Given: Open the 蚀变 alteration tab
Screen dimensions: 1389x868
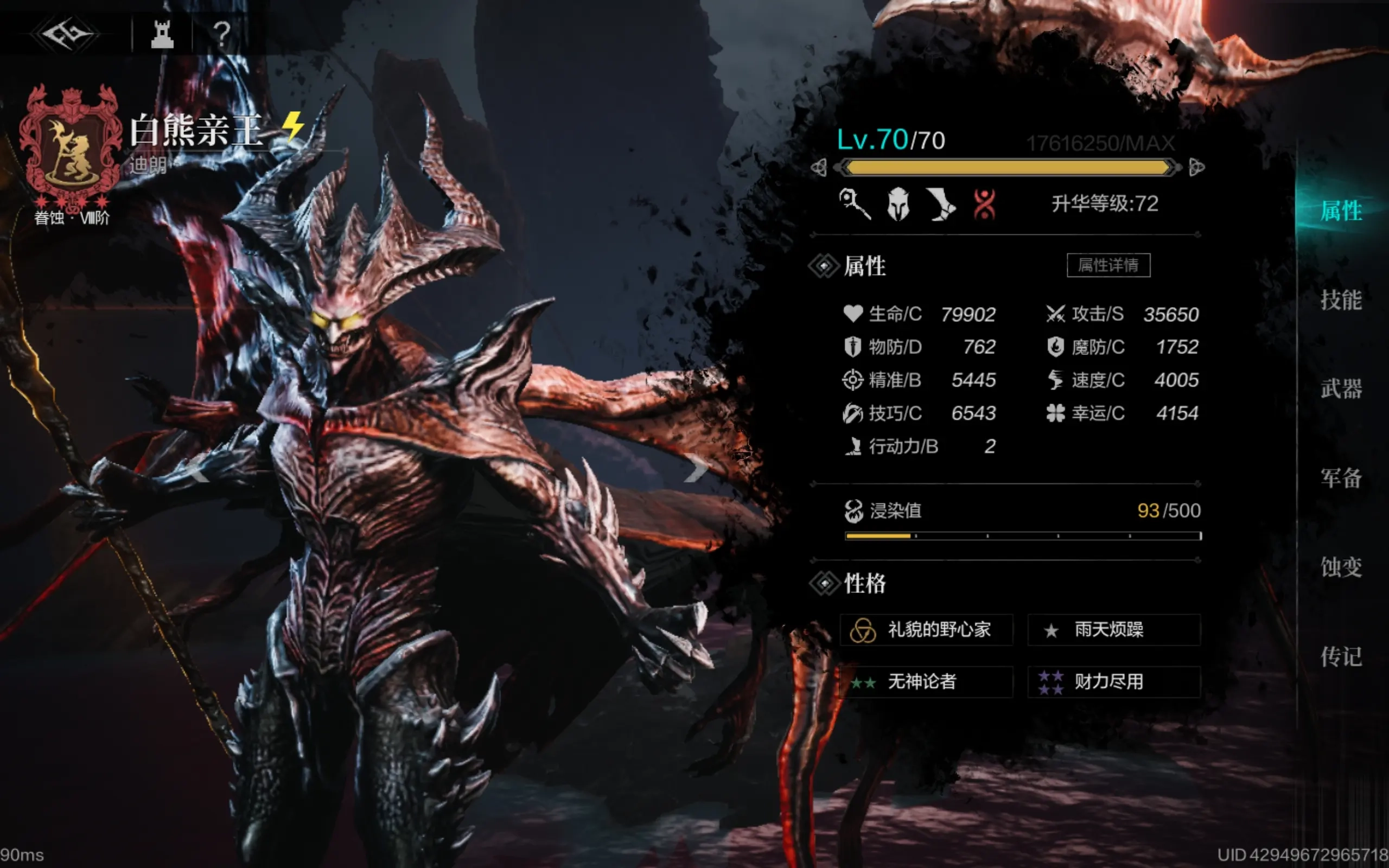Looking at the screenshot, I should point(1341,567).
